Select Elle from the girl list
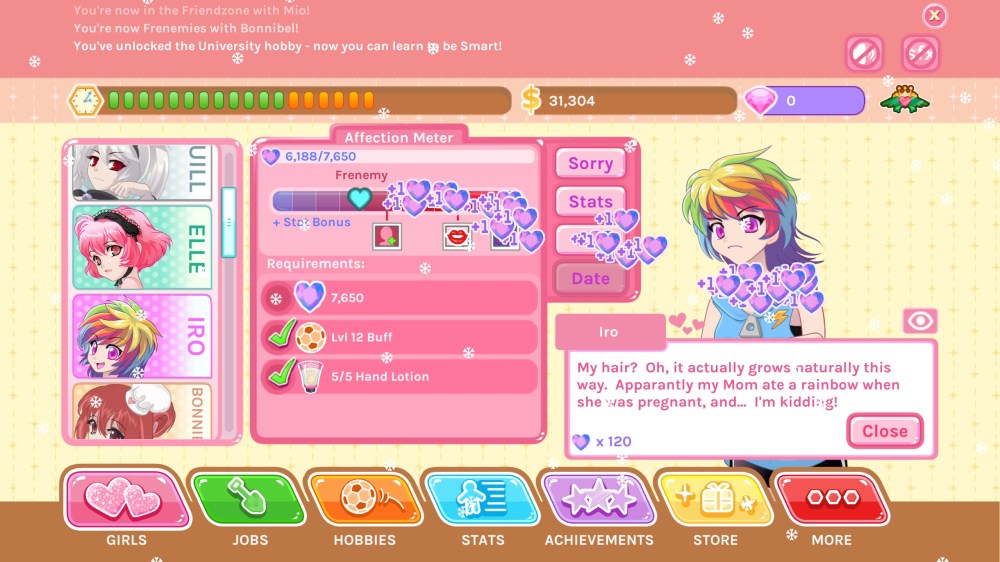Viewport: 1000px width, 562px height. (142, 248)
